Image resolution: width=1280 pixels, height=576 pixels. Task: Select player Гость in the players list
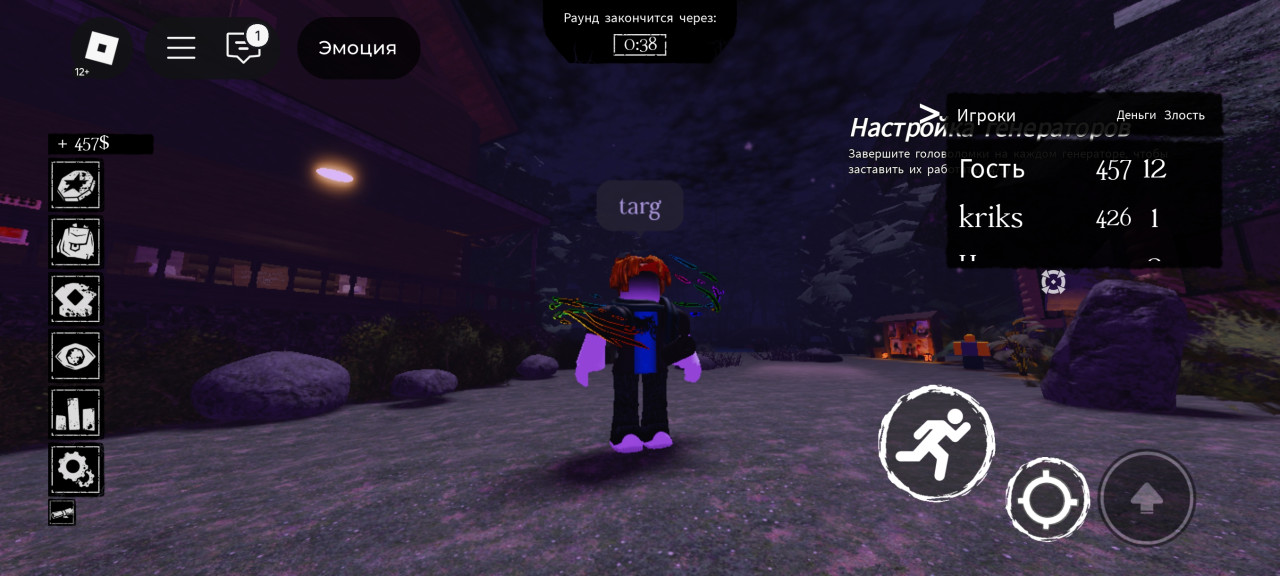click(x=992, y=169)
